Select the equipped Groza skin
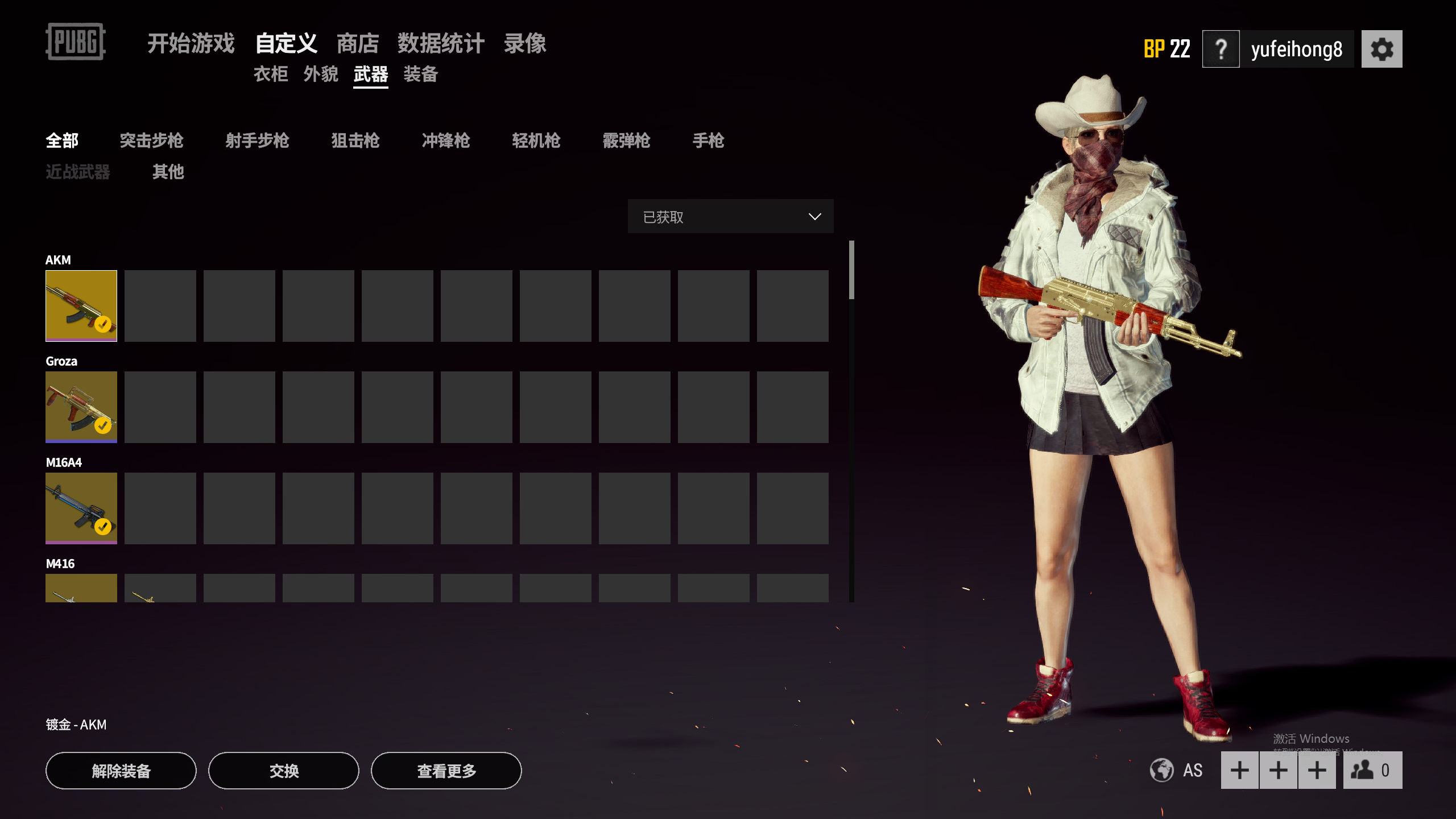The width and height of the screenshot is (1456, 819). (81, 407)
